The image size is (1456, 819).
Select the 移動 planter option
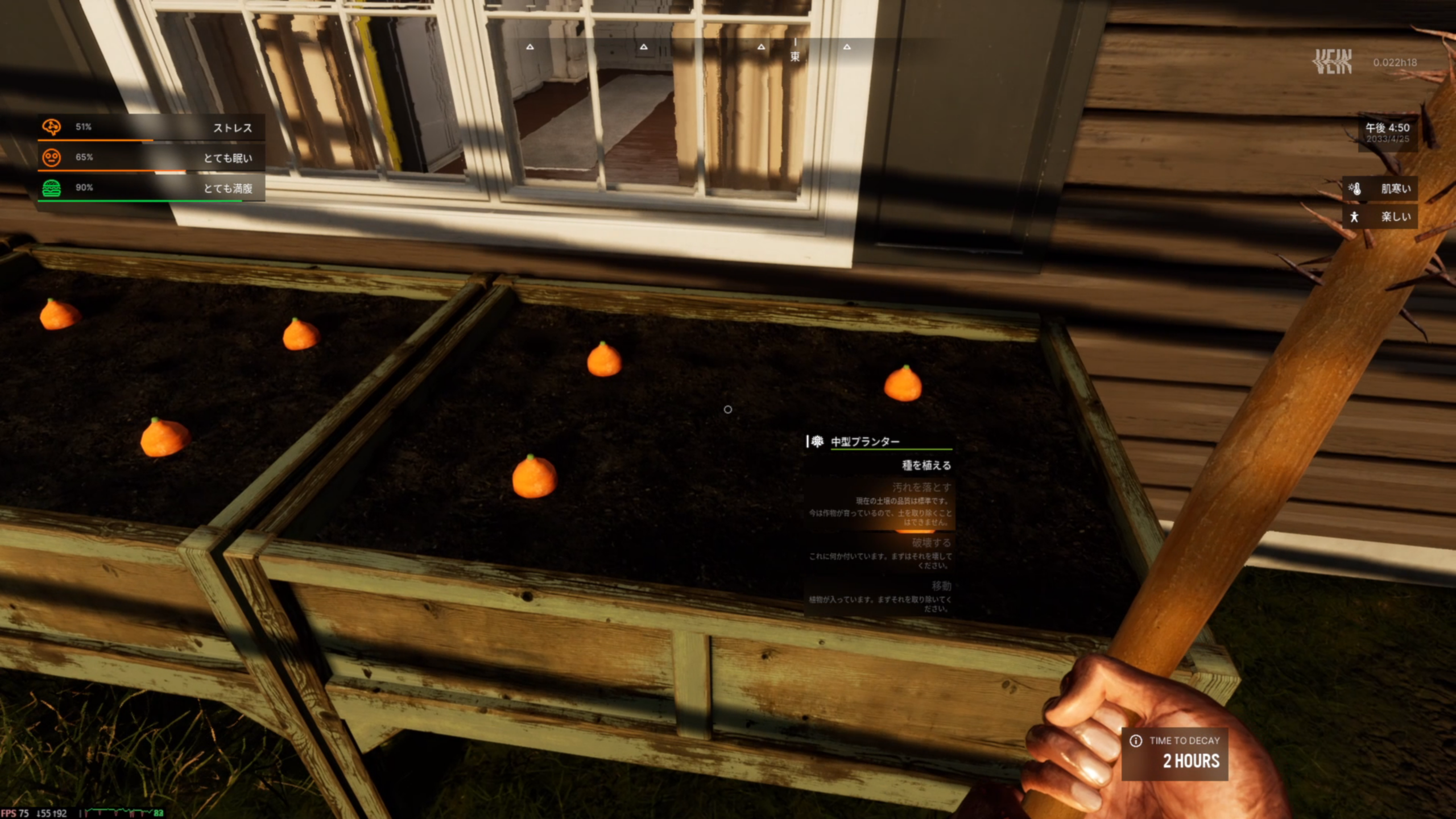[x=941, y=586]
